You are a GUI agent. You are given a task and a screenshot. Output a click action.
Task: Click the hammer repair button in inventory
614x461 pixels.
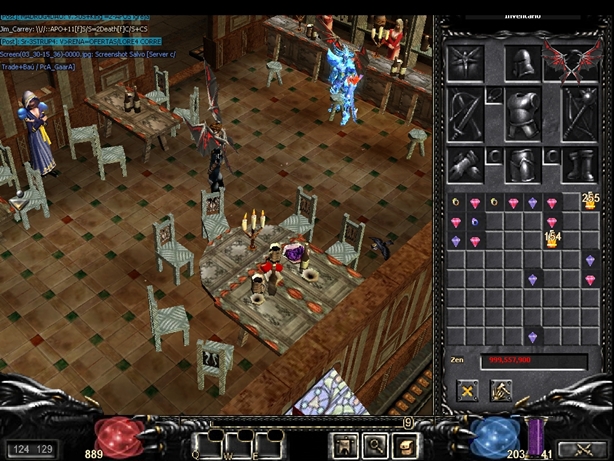(x=500, y=391)
